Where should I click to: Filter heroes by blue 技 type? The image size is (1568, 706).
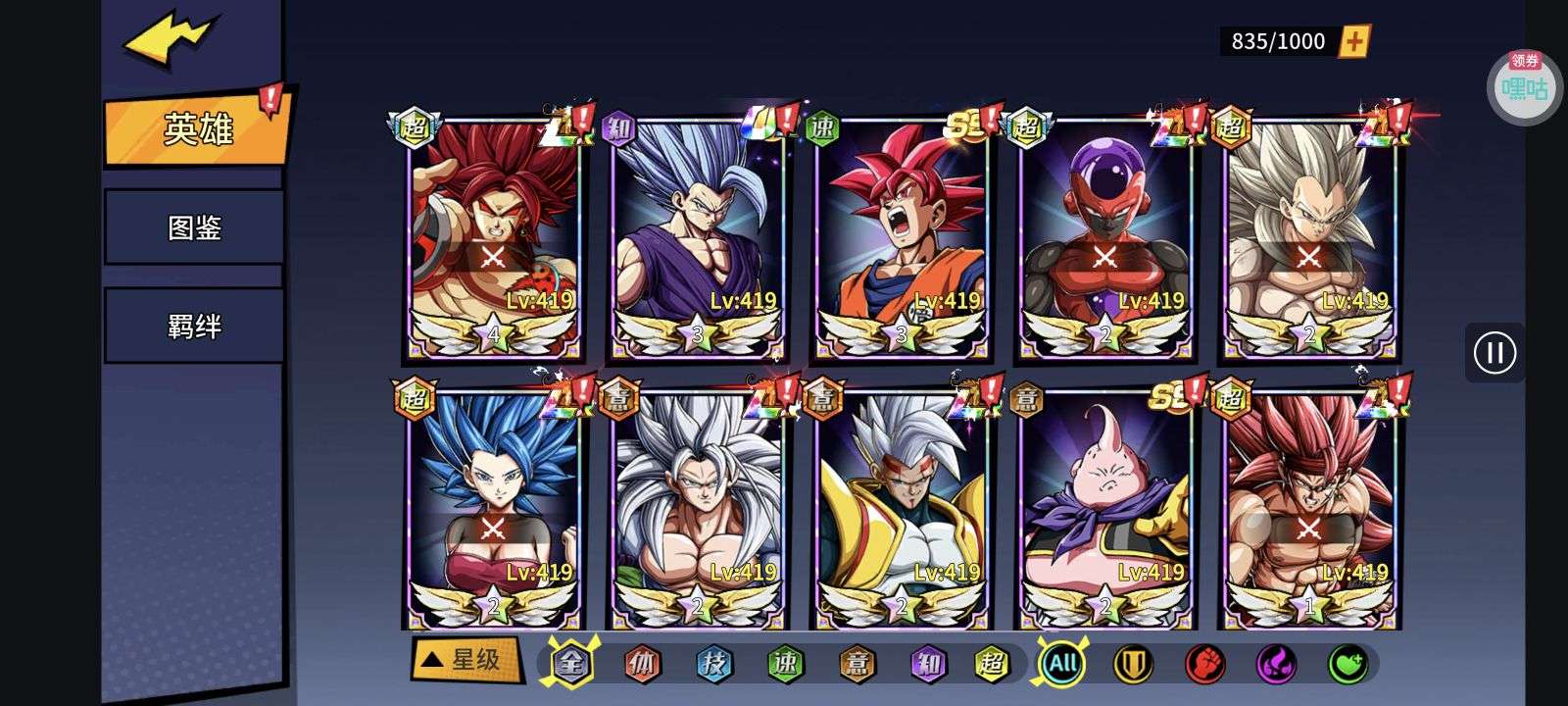(714, 664)
